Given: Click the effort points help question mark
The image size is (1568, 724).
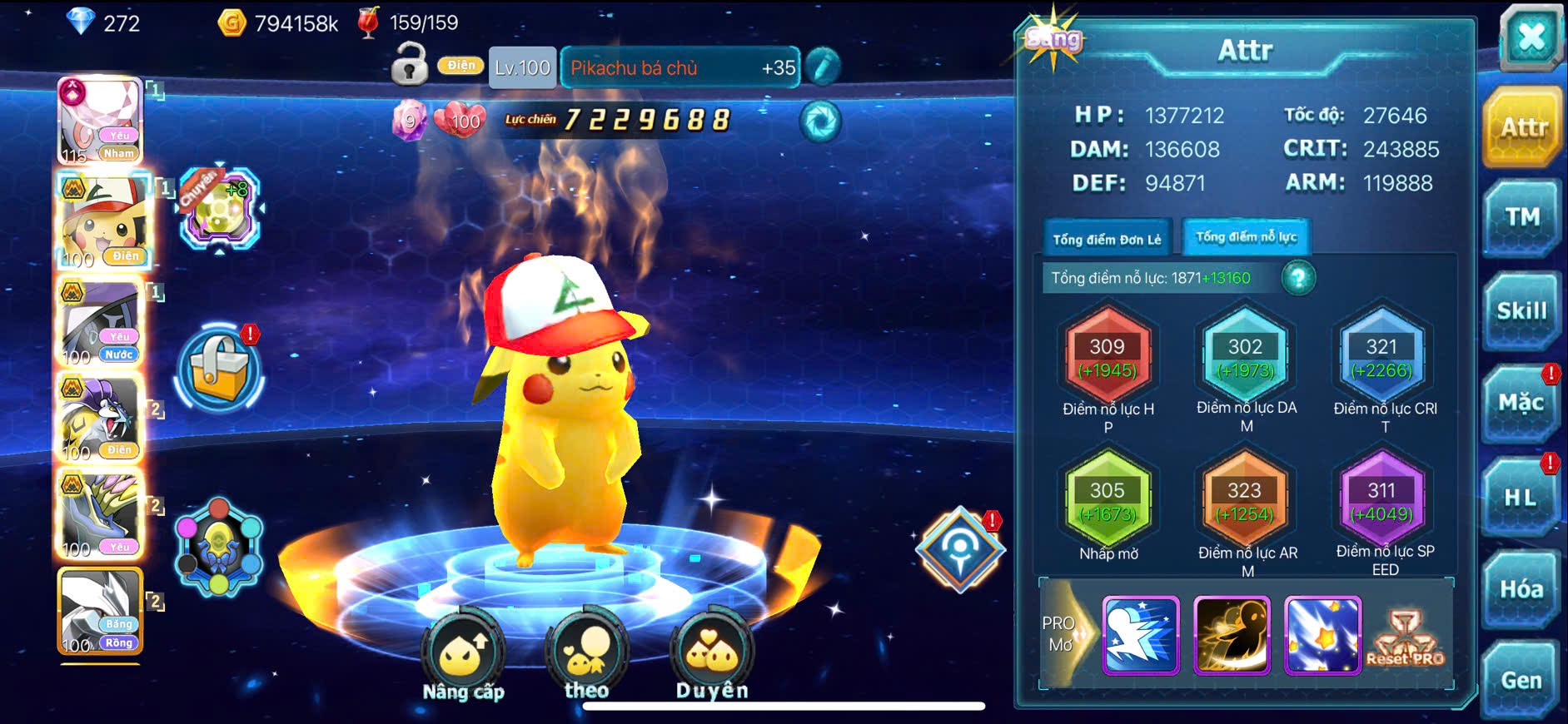Looking at the screenshot, I should pyautogui.click(x=1298, y=278).
